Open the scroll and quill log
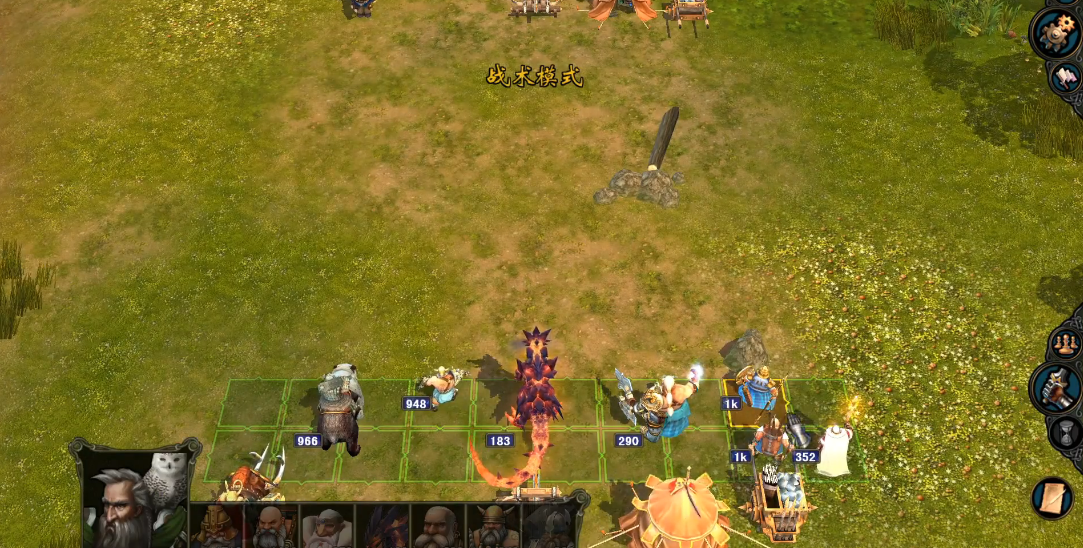This screenshot has height=548, width=1083. pos(1052,497)
